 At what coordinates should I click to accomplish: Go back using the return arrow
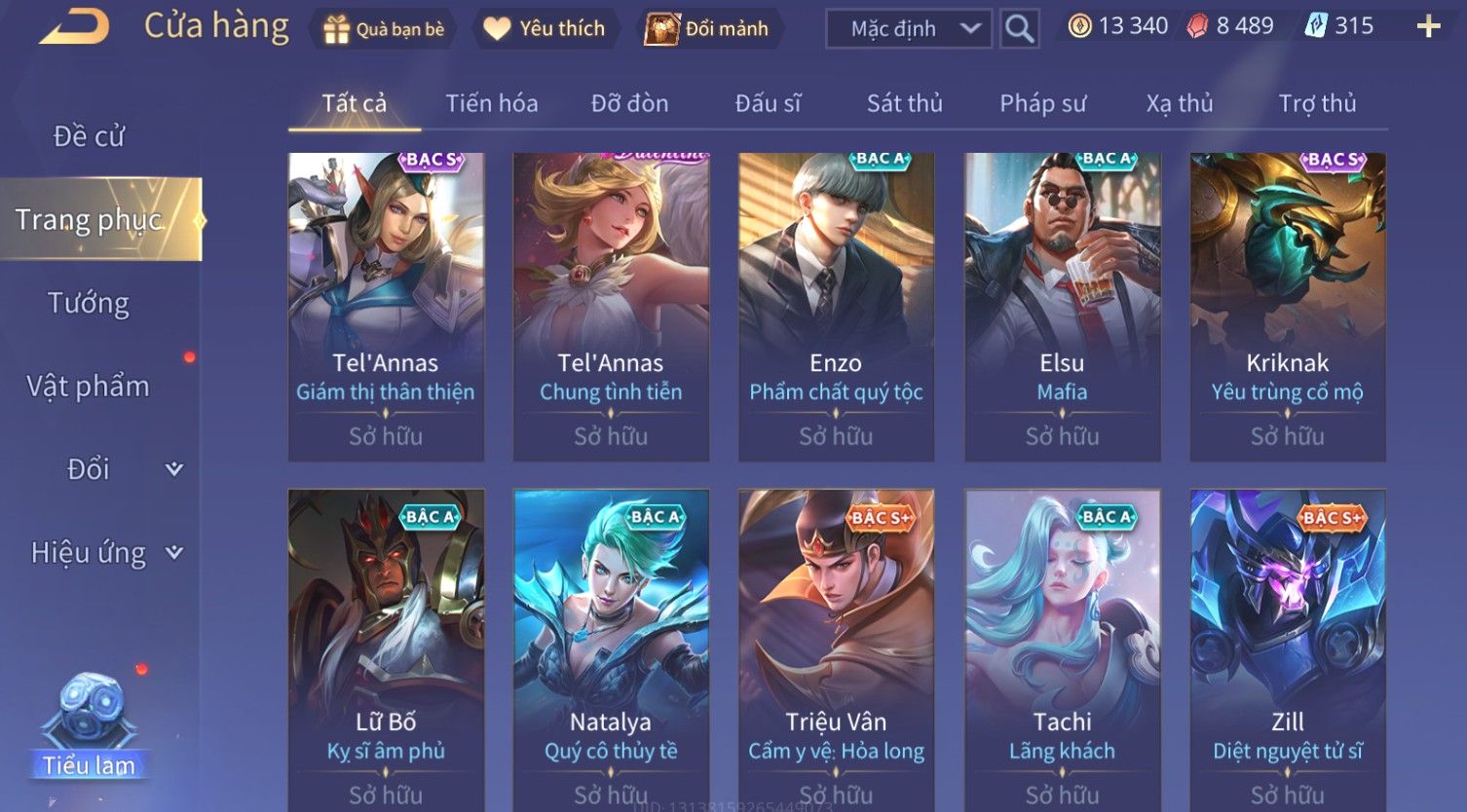pyautogui.click(x=74, y=26)
